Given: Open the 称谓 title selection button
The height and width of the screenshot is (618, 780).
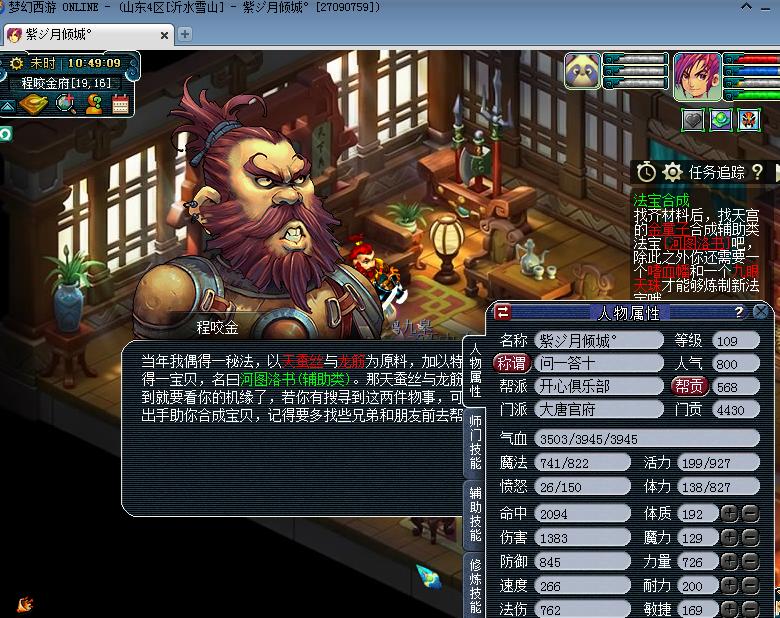Looking at the screenshot, I should point(511,363).
